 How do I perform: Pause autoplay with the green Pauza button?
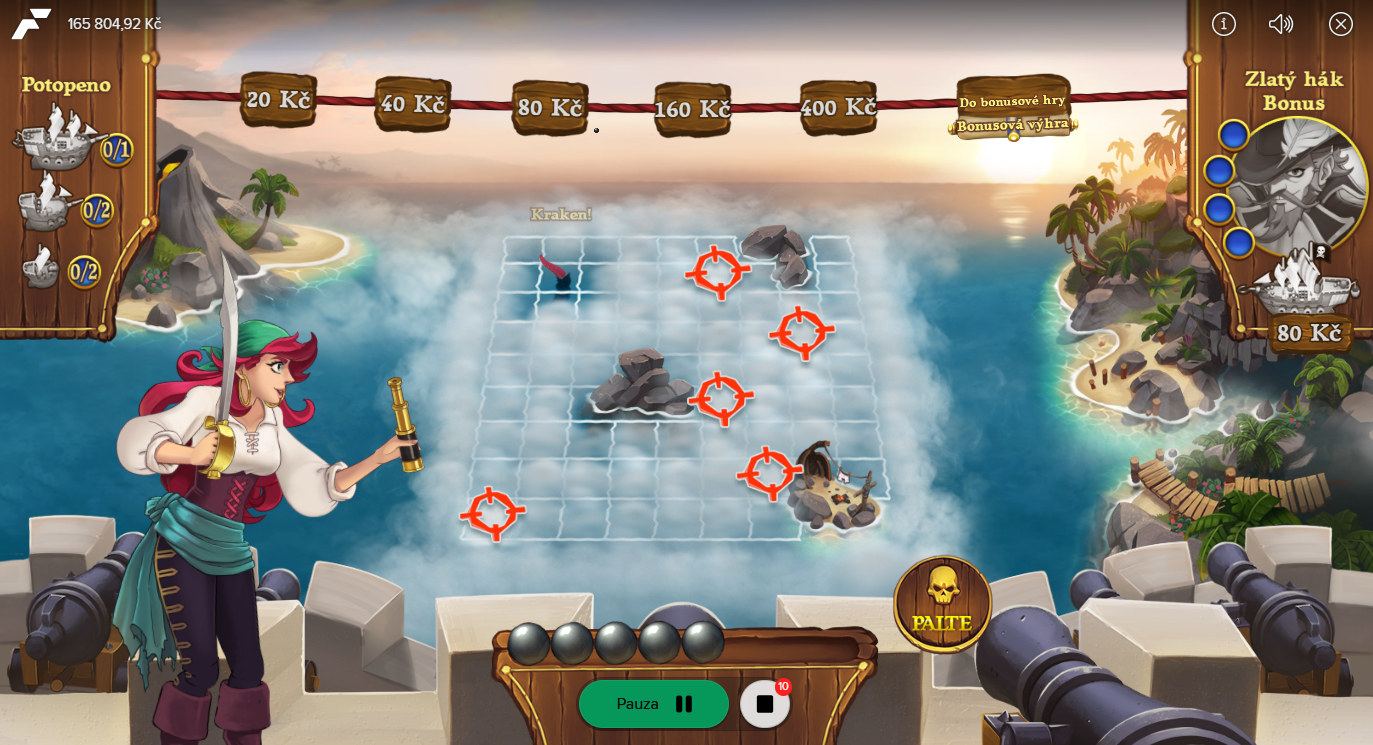tap(654, 704)
